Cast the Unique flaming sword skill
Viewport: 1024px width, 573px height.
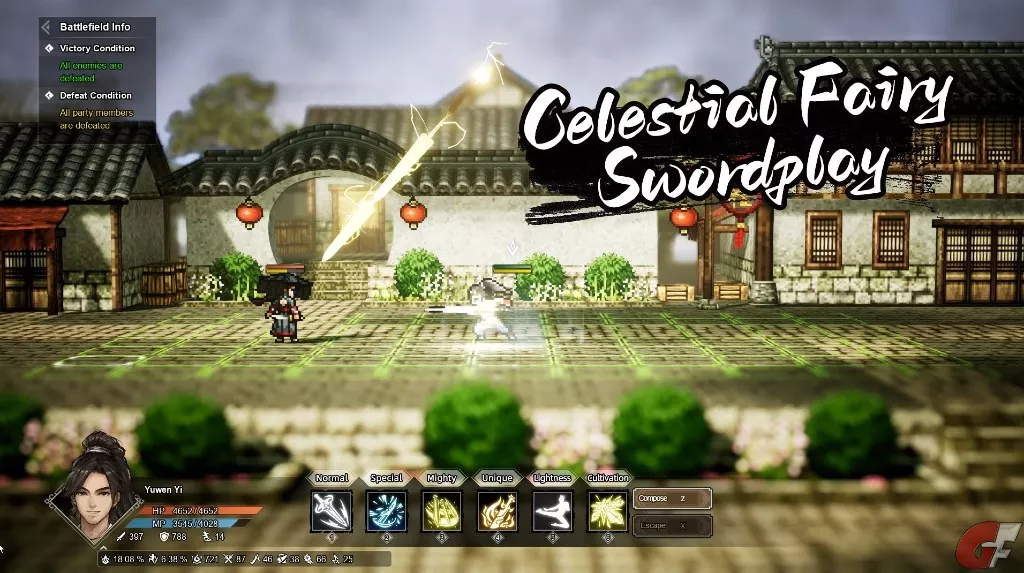pos(497,510)
